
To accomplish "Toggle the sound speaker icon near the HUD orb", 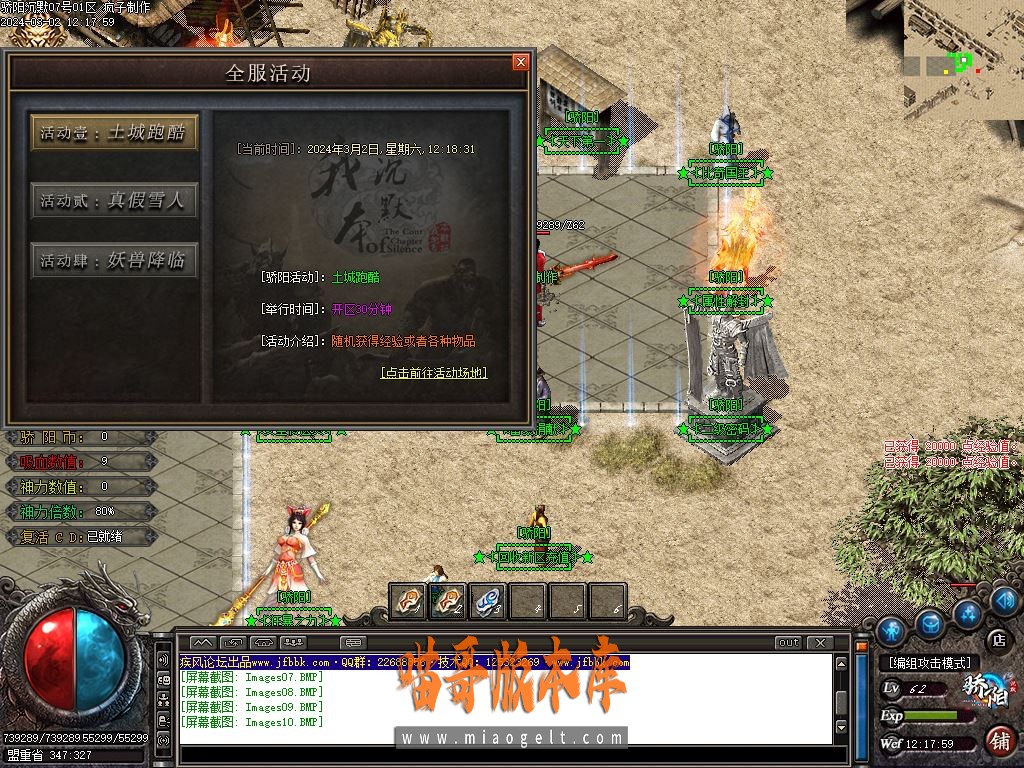I will 163,660.
